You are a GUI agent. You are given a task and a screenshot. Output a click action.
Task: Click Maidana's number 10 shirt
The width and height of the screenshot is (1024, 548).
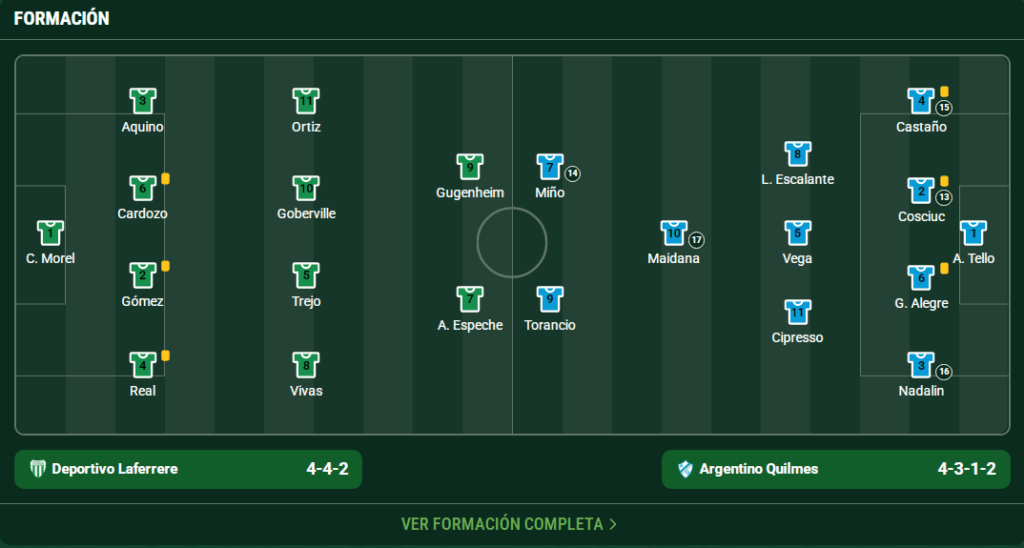coord(674,233)
